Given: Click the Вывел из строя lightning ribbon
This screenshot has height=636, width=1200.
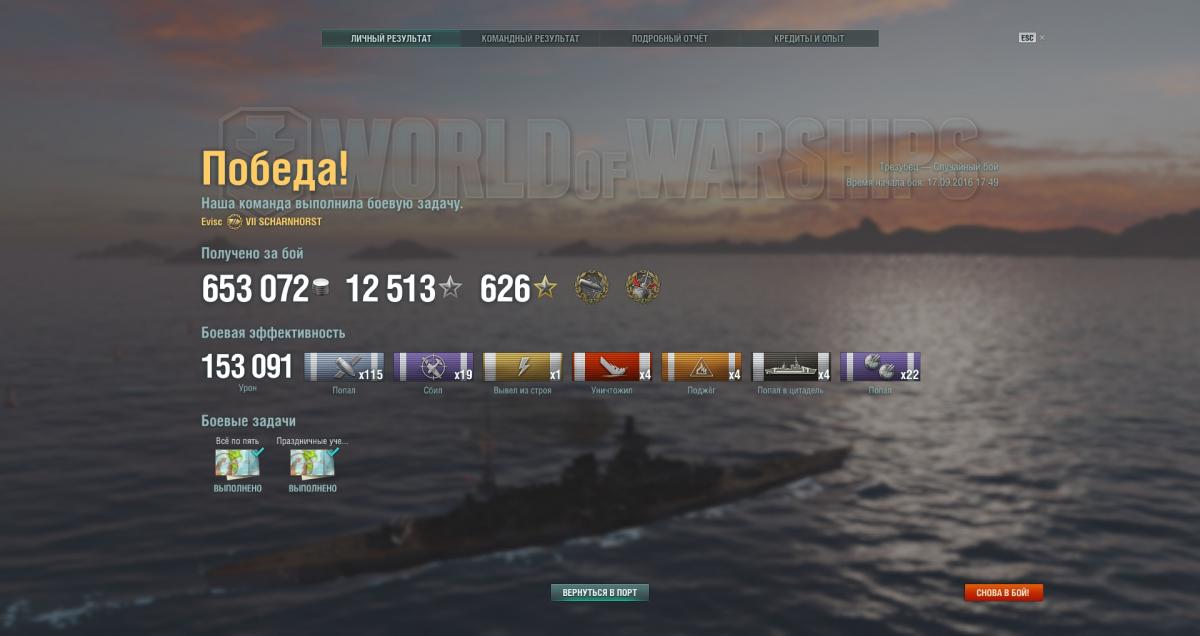Looking at the screenshot, I should pyautogui.click(x=522, y=367).
